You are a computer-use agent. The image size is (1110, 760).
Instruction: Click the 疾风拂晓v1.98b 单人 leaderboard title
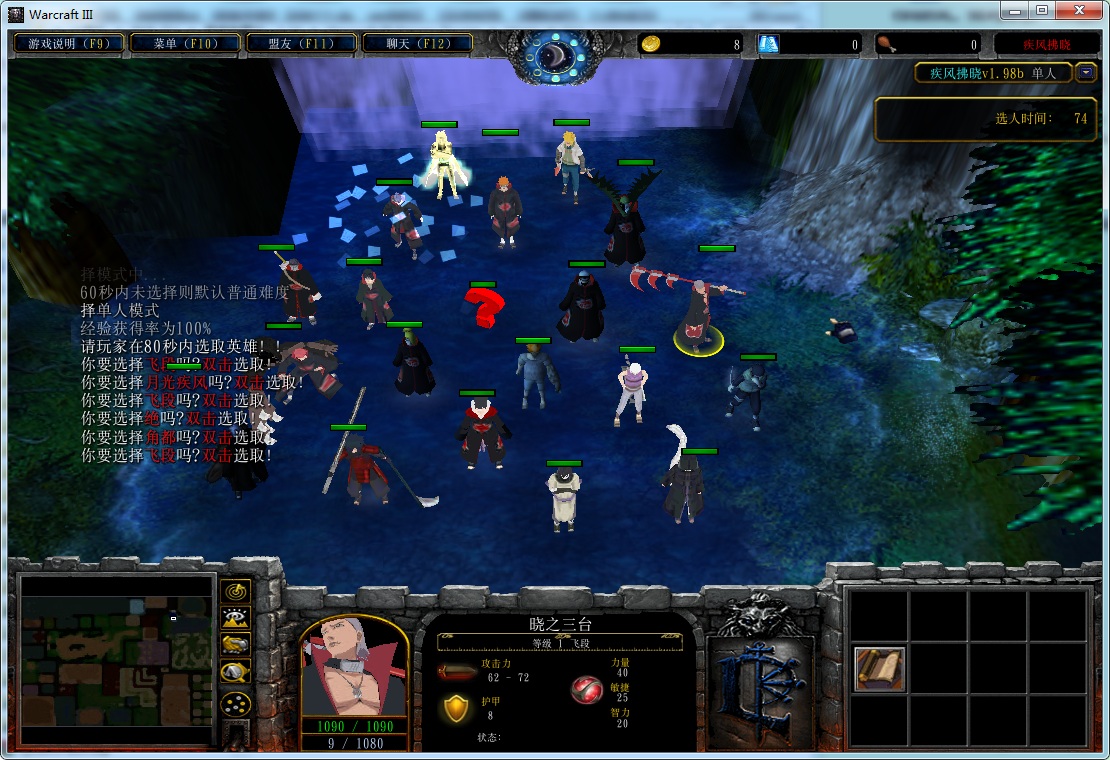click(x=993, y=73)
